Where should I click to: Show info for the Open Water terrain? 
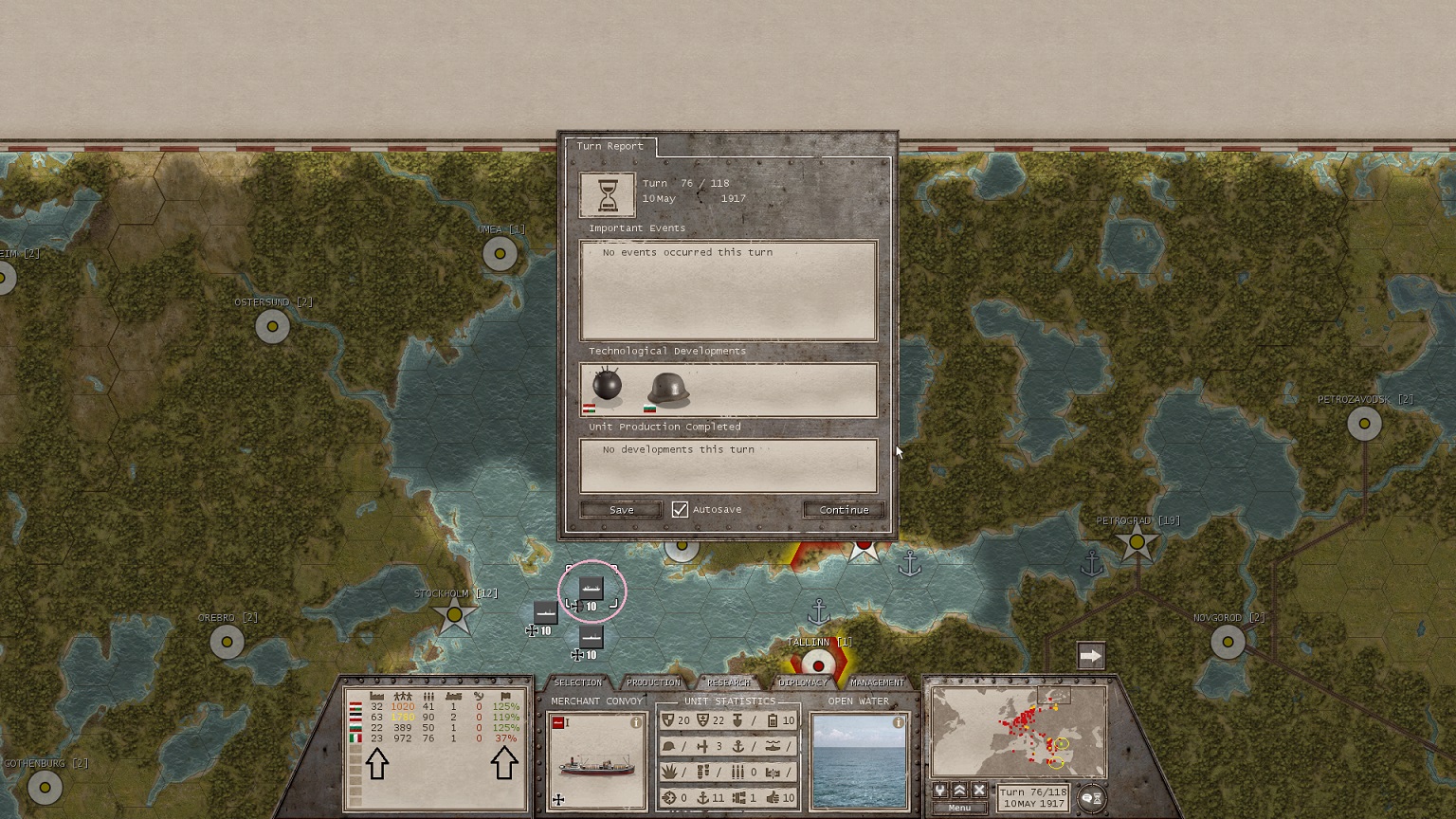click(x=898, y=722)
